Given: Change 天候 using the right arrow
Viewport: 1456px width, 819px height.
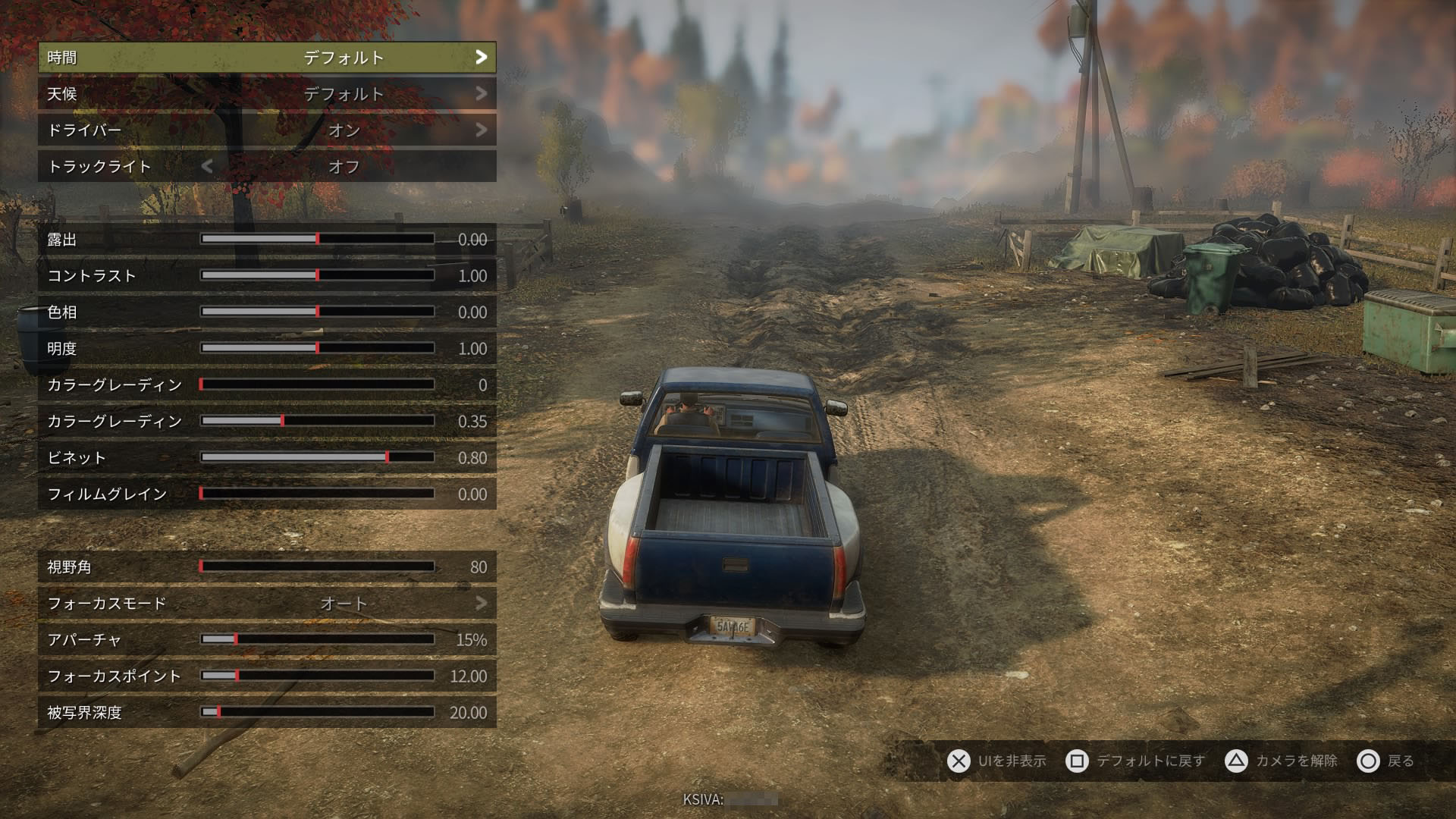Looking at the screenshot, I should 481,94.
